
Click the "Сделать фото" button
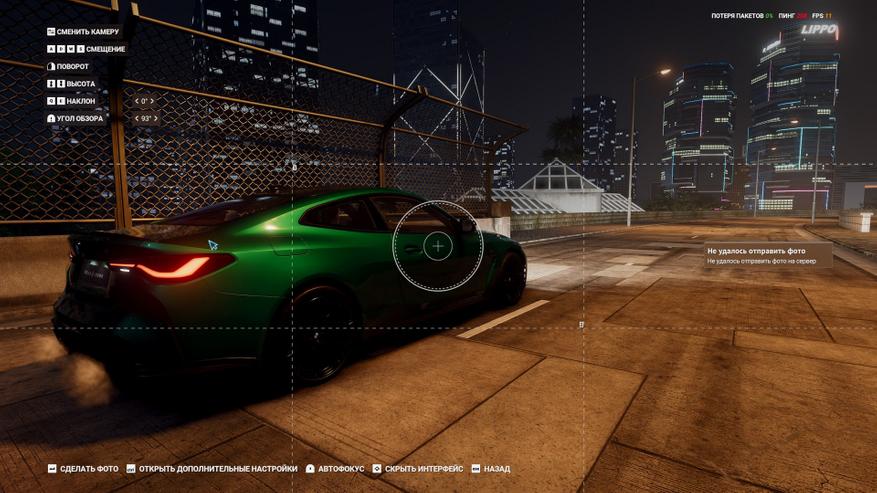point(84,468)
